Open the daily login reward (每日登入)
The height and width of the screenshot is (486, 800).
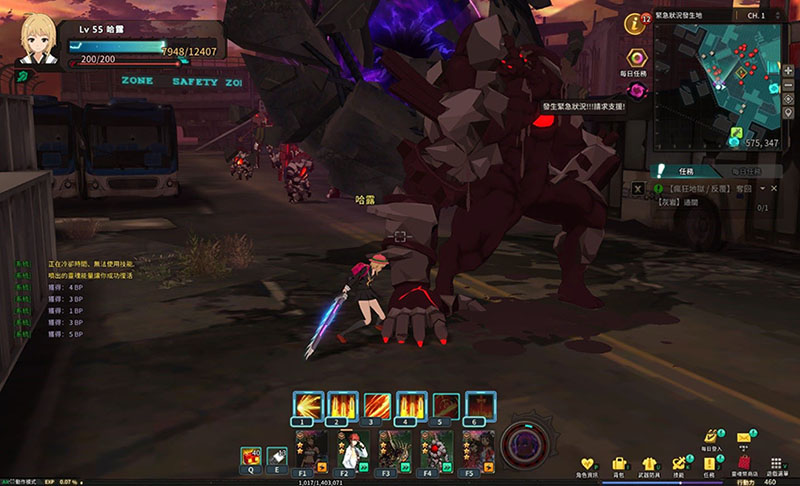tap(711, 438)
